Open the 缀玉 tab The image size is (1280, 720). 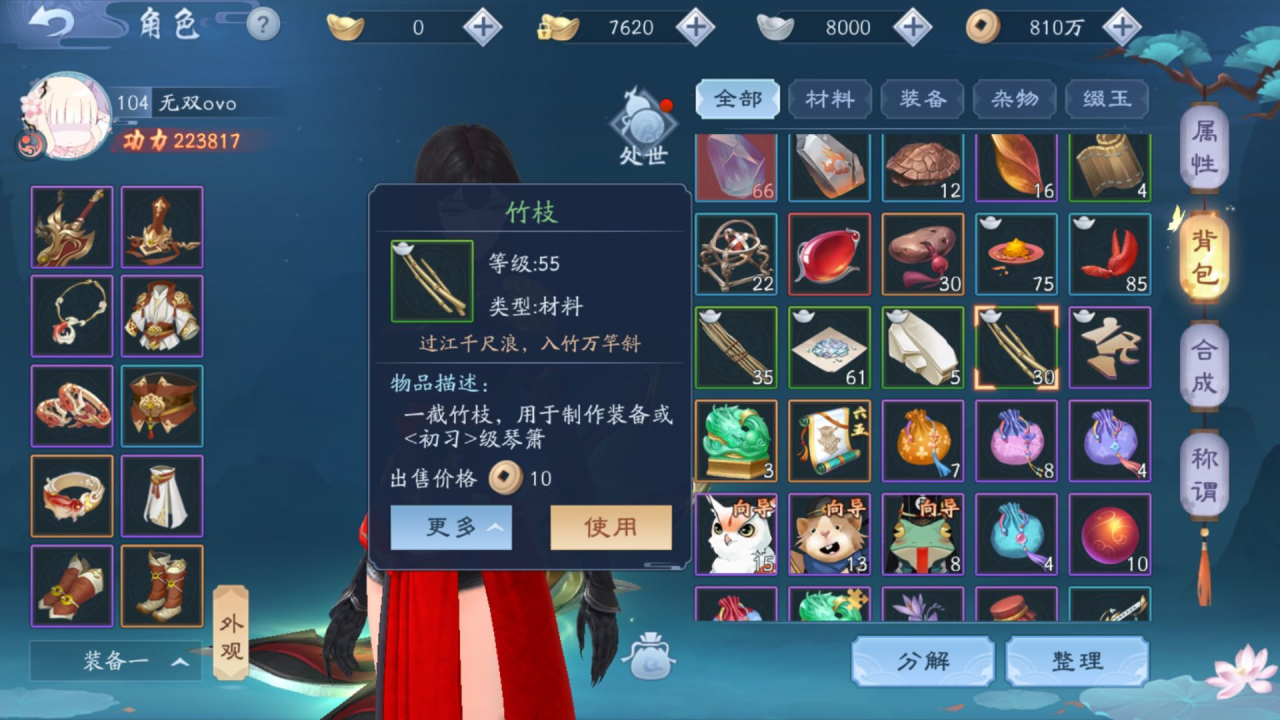(1106, 99)
